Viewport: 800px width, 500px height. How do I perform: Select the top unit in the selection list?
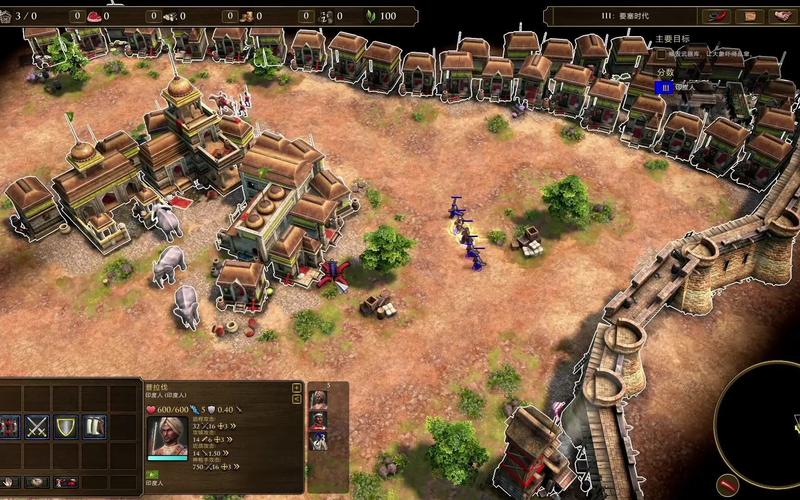319,399
